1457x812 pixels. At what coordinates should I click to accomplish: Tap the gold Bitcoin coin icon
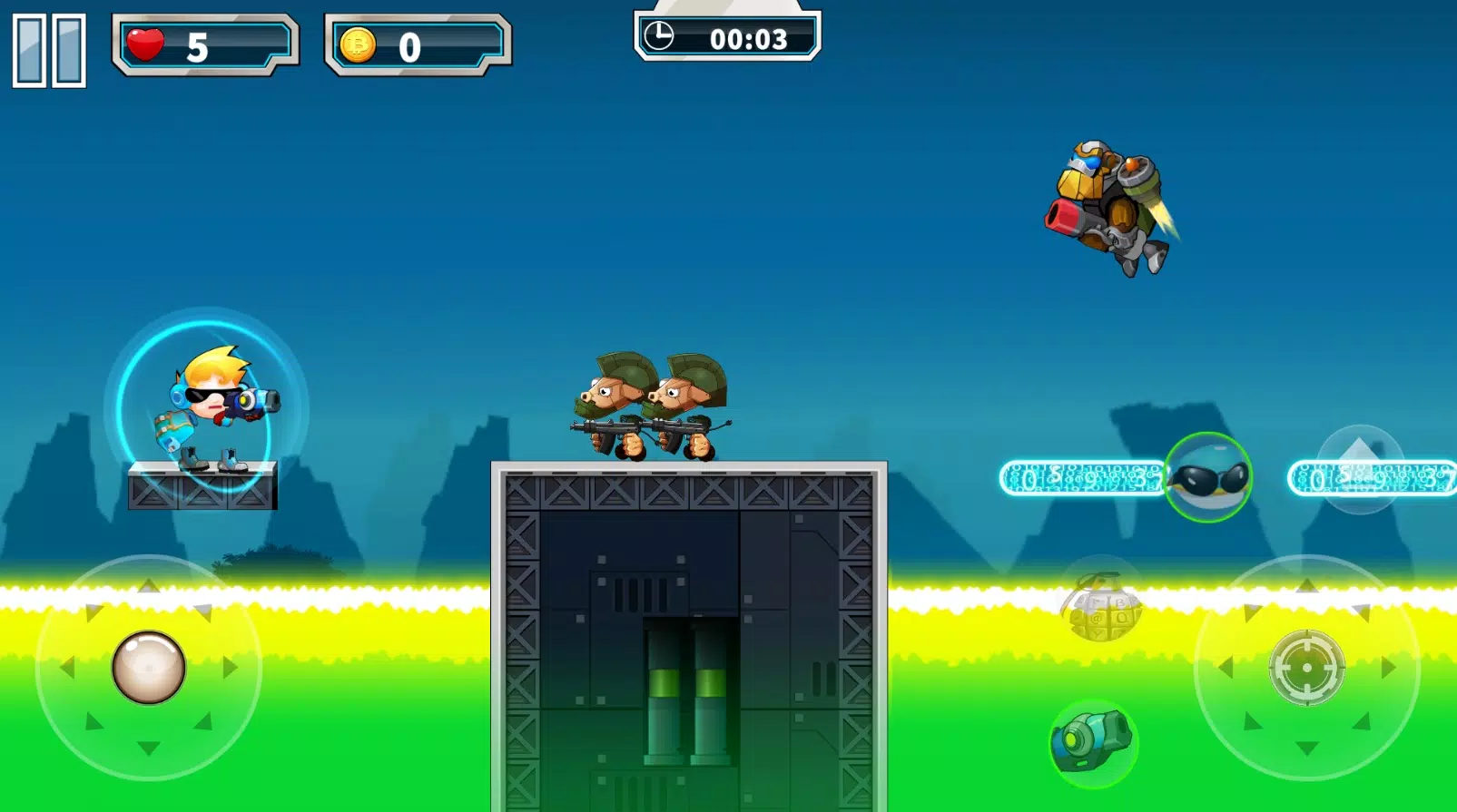click(359, 45)
